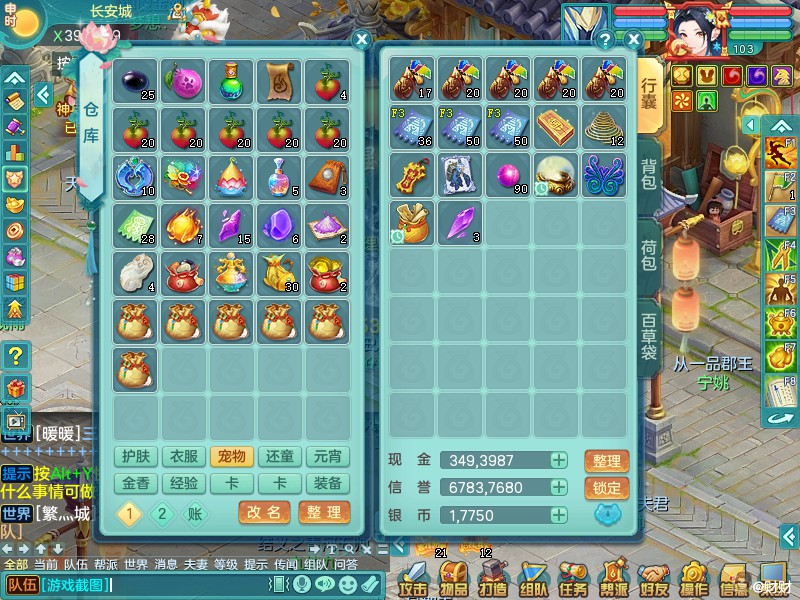Switch to the 背包 bag tab
800x600 pixels.
[649, 178]
